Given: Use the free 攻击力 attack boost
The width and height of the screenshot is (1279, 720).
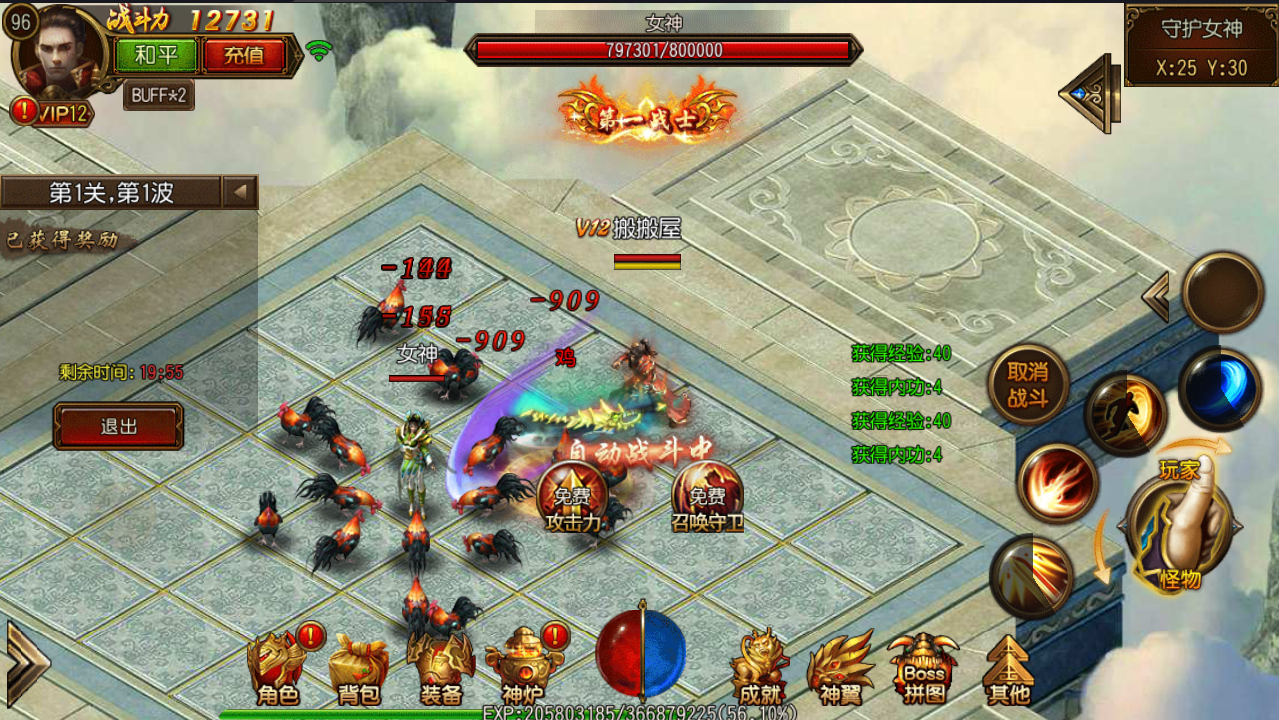Looking at the screenshot, I should (571, 497).
